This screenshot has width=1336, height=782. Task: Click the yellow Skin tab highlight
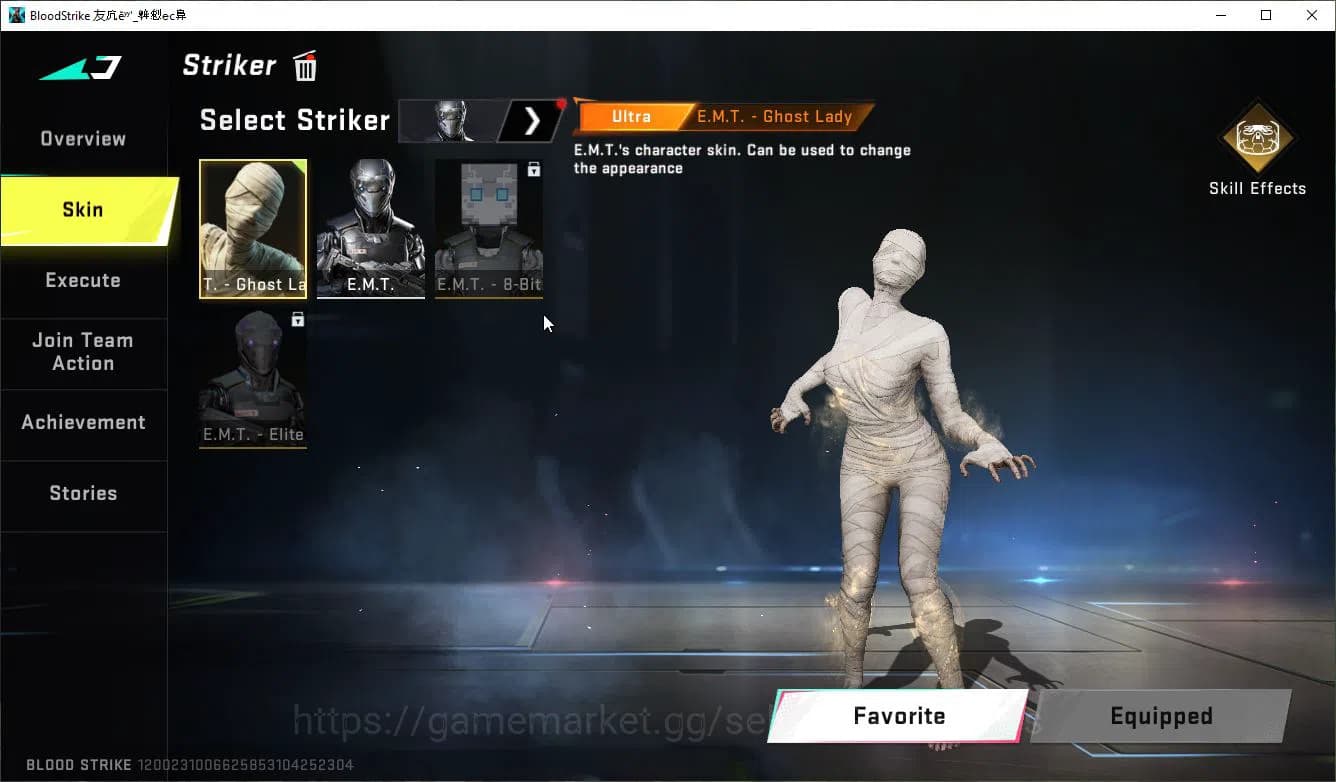[83, 210]
